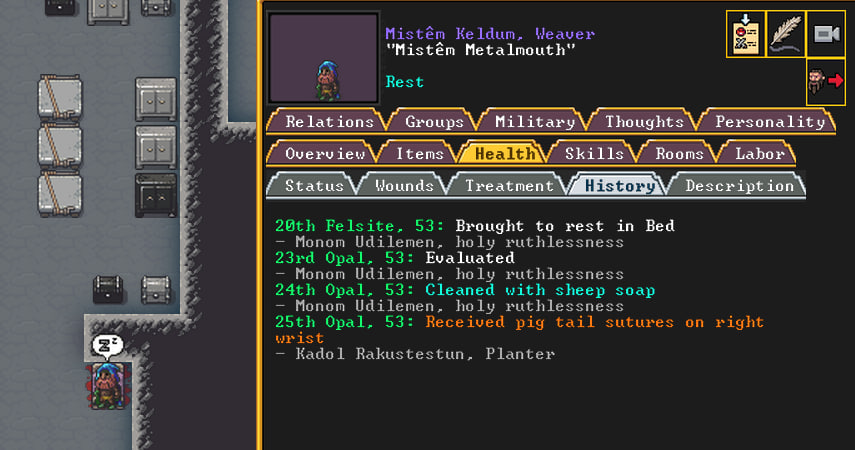The image size is (855, 450).
Task: Show the Treatment sub-tab
Action: tap(509, 186)
